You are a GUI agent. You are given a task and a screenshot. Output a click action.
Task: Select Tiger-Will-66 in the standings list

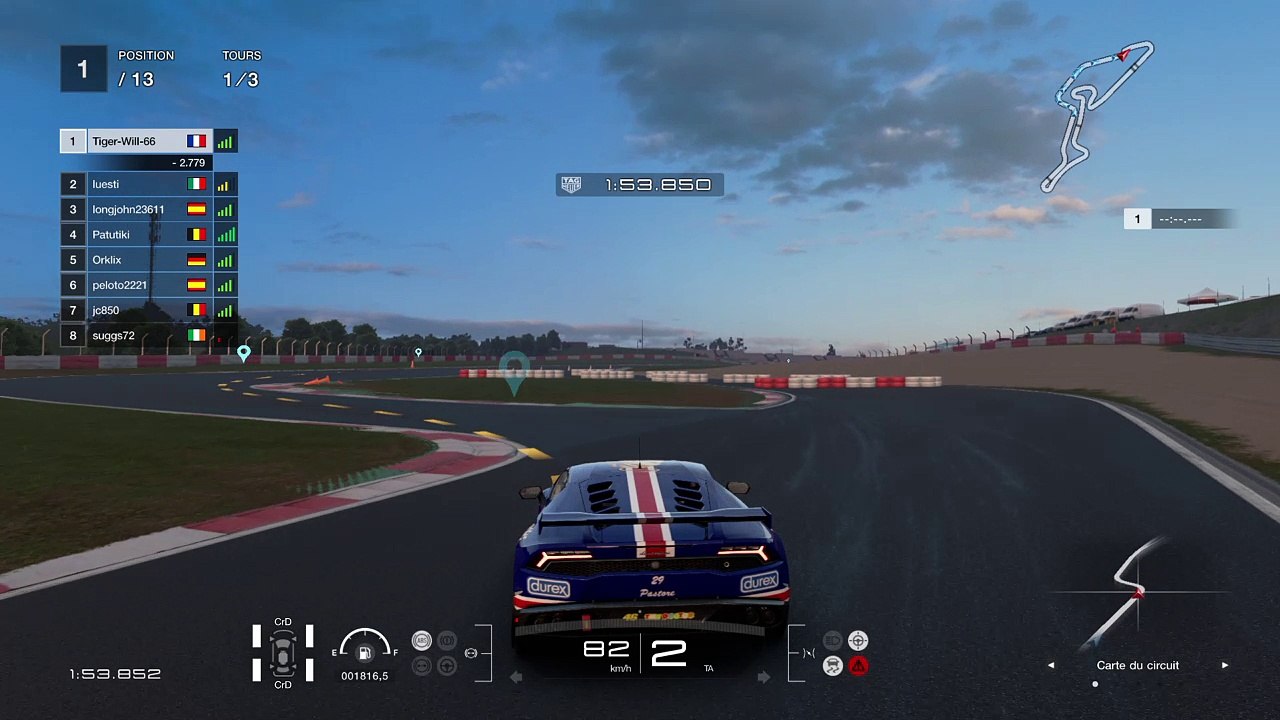coord(135,142)
